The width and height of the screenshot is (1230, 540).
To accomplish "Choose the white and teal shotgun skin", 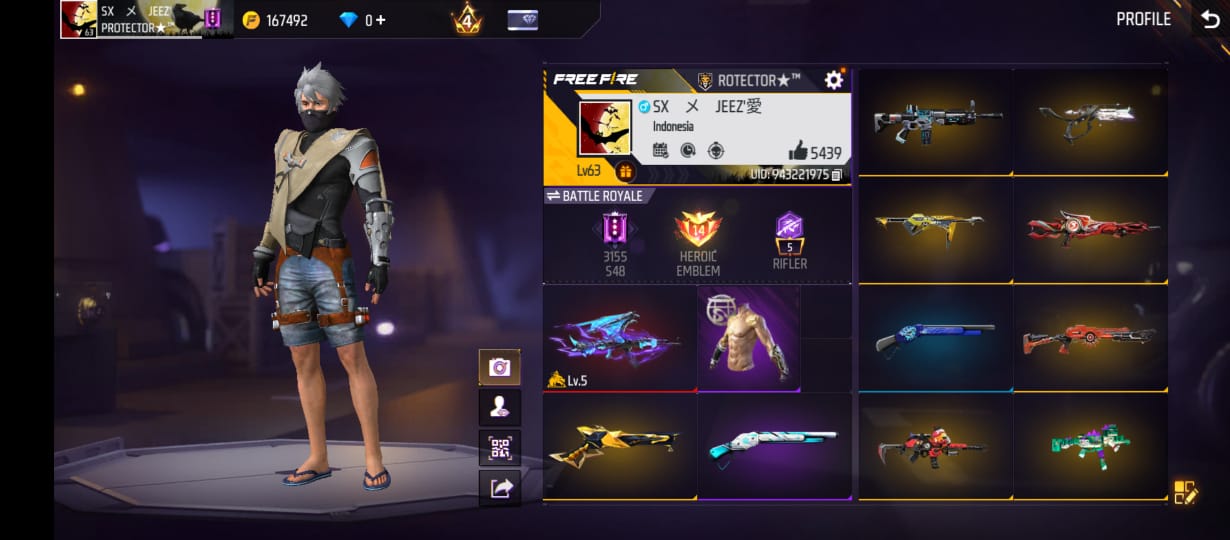I will tap(773, 444).
